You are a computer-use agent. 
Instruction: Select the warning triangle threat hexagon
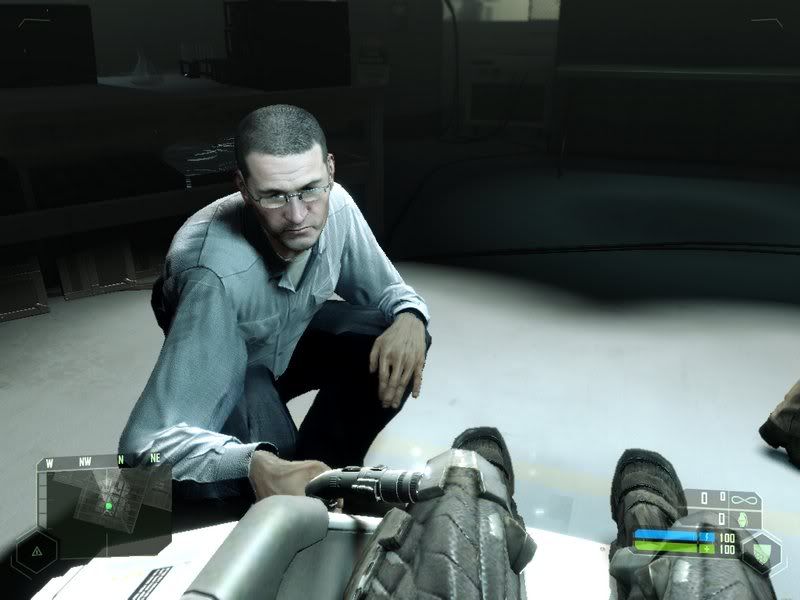(37, 551)
